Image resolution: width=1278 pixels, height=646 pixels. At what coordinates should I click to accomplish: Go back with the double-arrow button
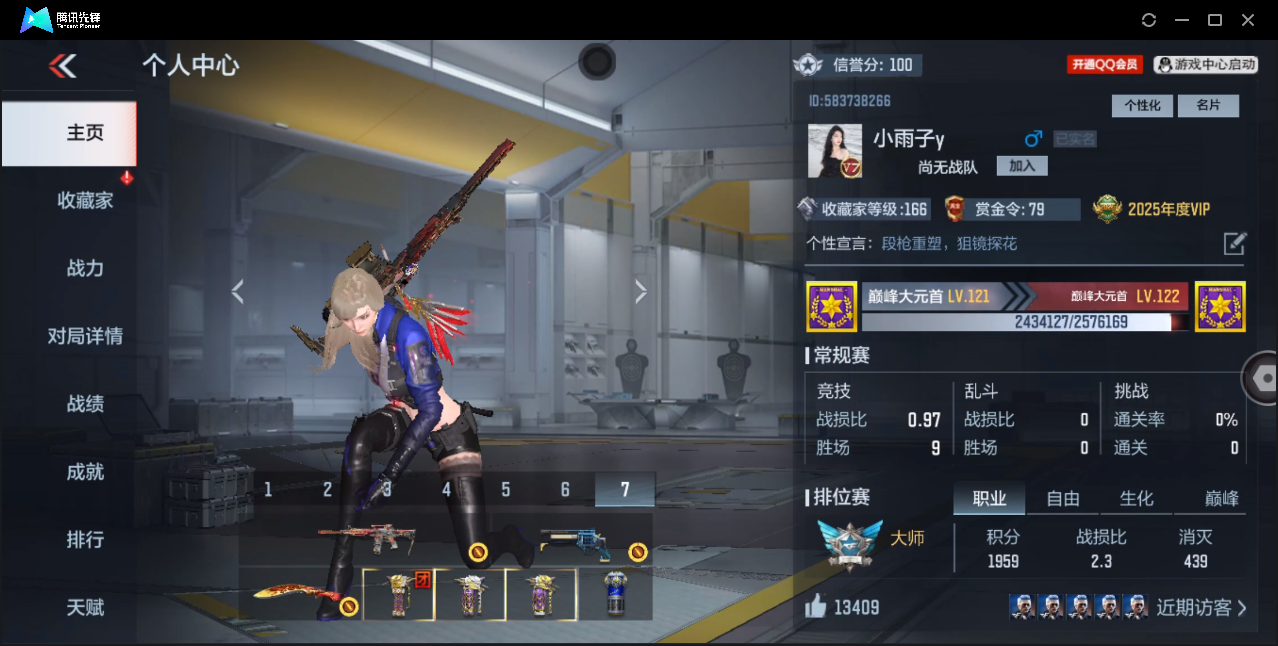point(62,67)
